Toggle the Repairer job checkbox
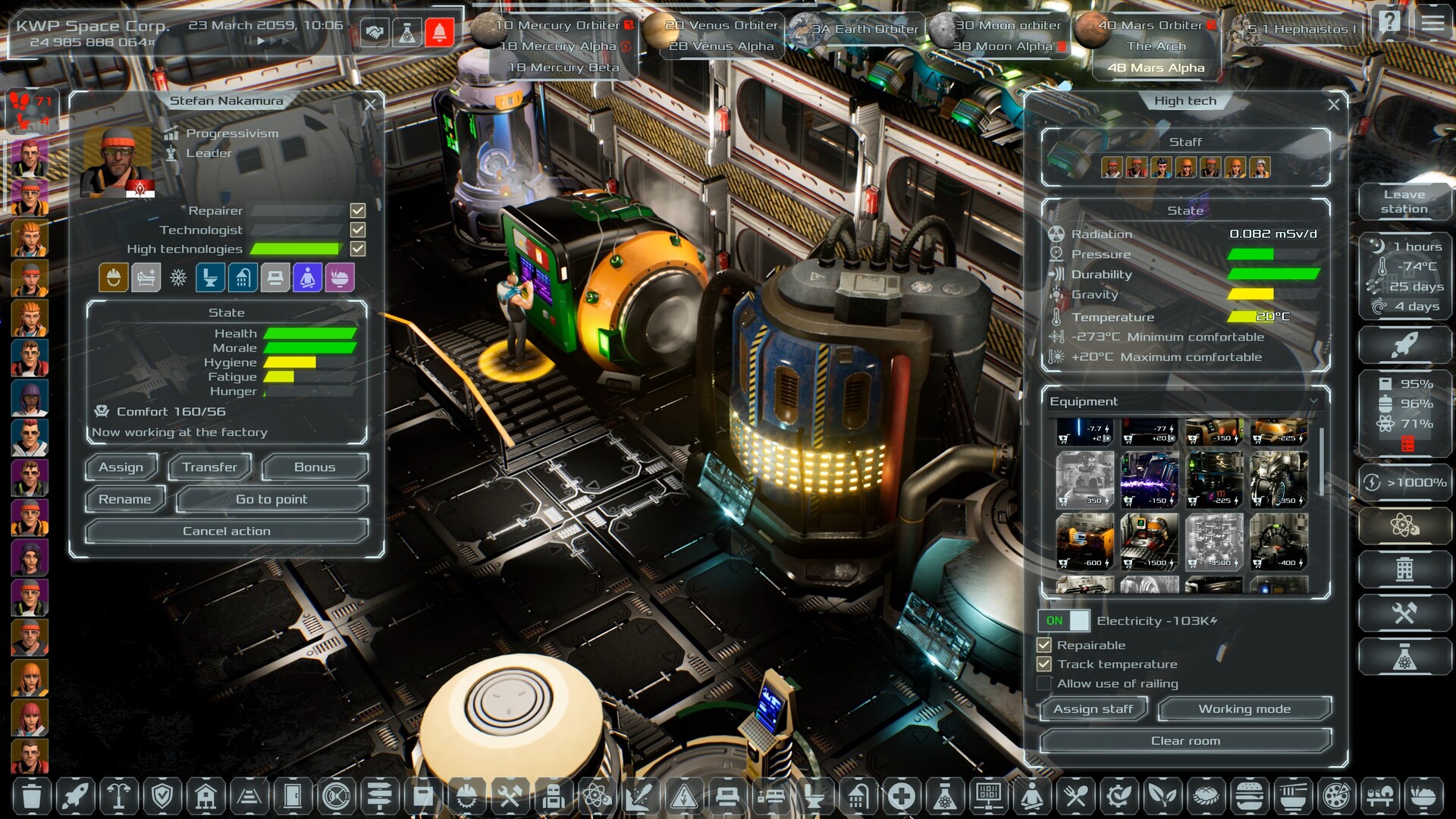 (358, 210)
